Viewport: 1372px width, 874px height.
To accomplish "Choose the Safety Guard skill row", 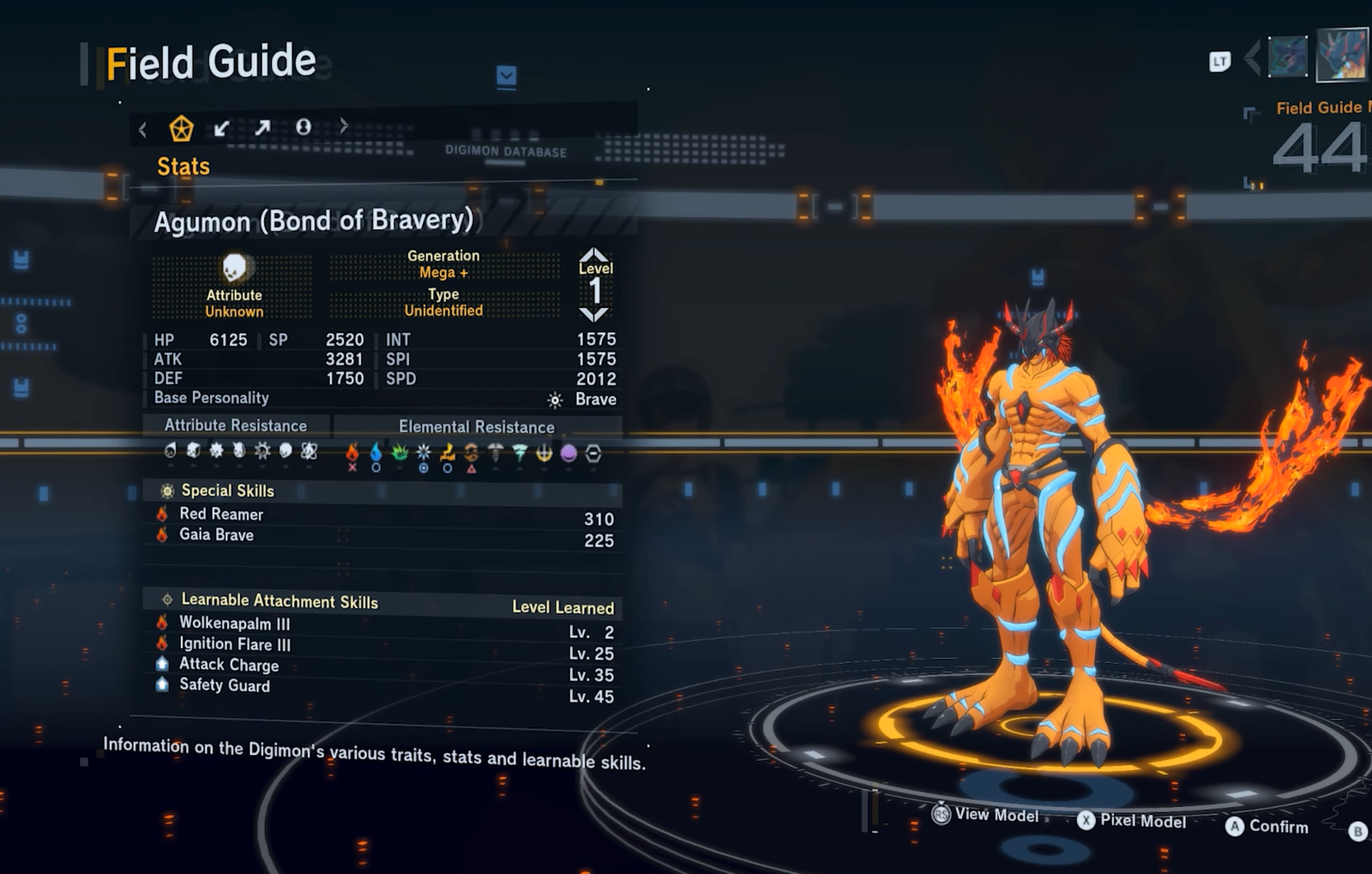I will click(224, 685).
